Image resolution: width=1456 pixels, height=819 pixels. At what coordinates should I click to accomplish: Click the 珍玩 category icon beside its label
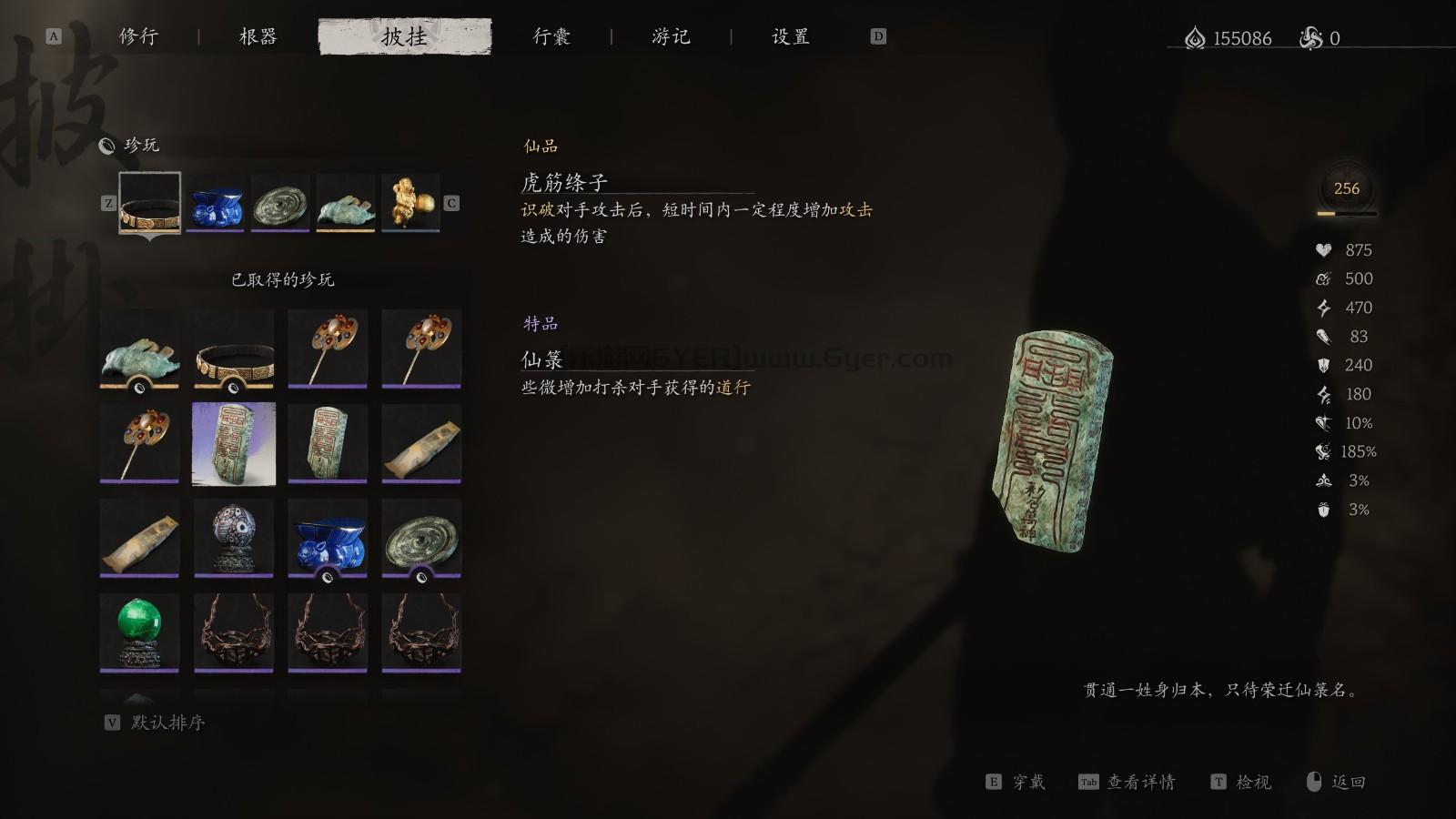point(106,144)
